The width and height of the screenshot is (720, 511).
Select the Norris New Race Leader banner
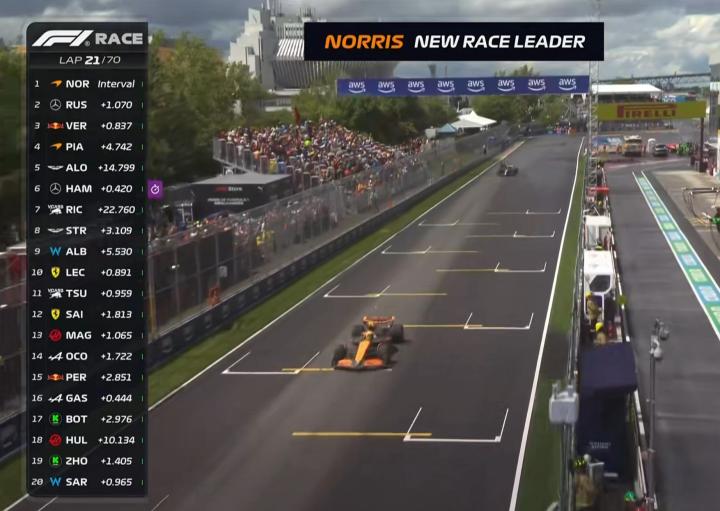[x=454, y=42]
